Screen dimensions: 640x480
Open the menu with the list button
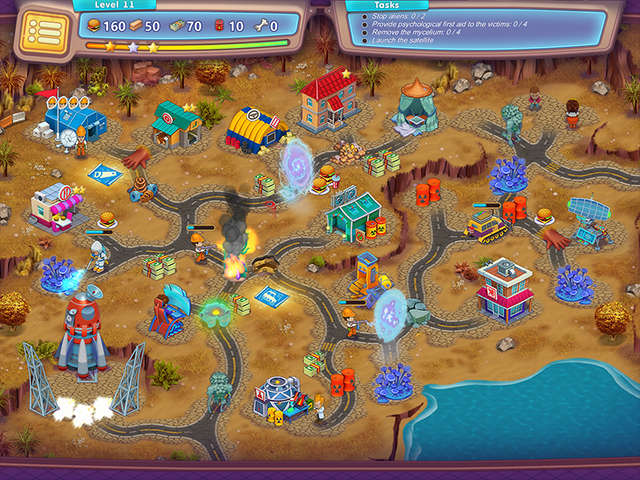[x=41, y=31]
